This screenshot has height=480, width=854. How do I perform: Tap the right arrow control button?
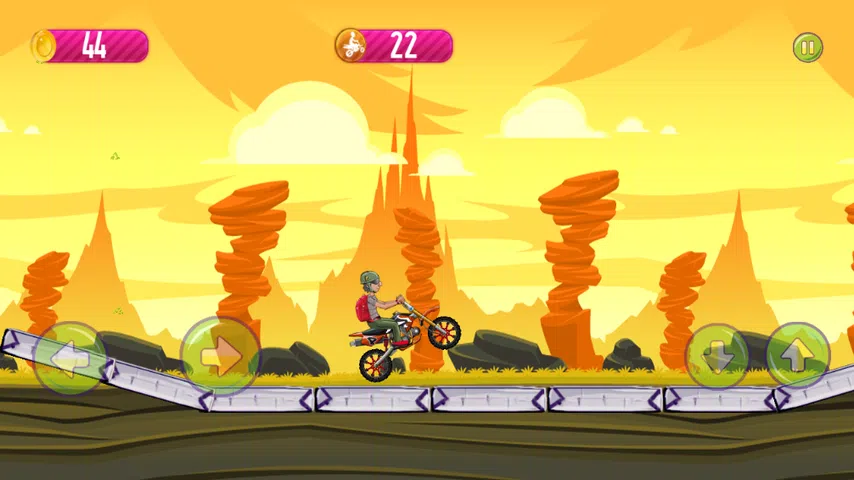(x=220, y=355)
